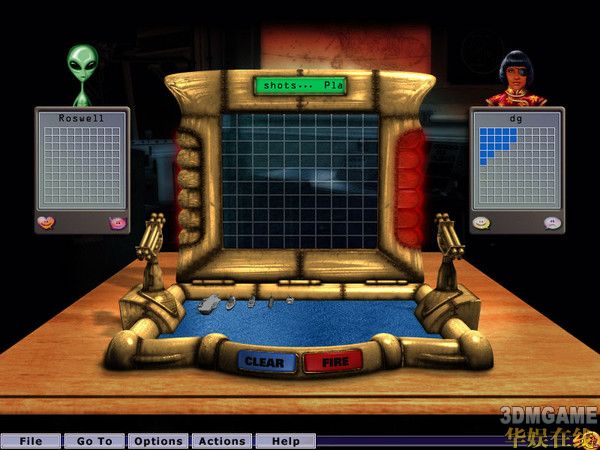
Task: Click the orange face icon under Roswell's grid
Action: tap(46, 222)
